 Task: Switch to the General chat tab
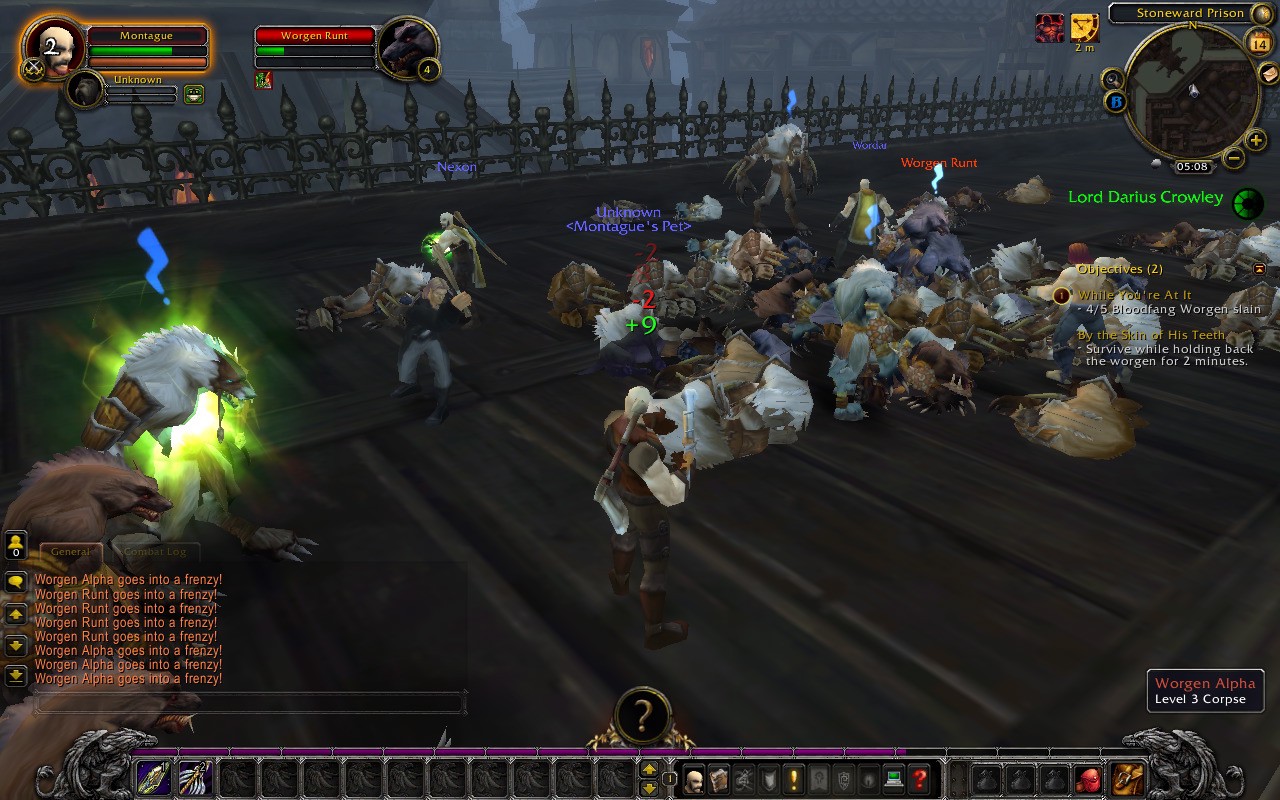70,551
